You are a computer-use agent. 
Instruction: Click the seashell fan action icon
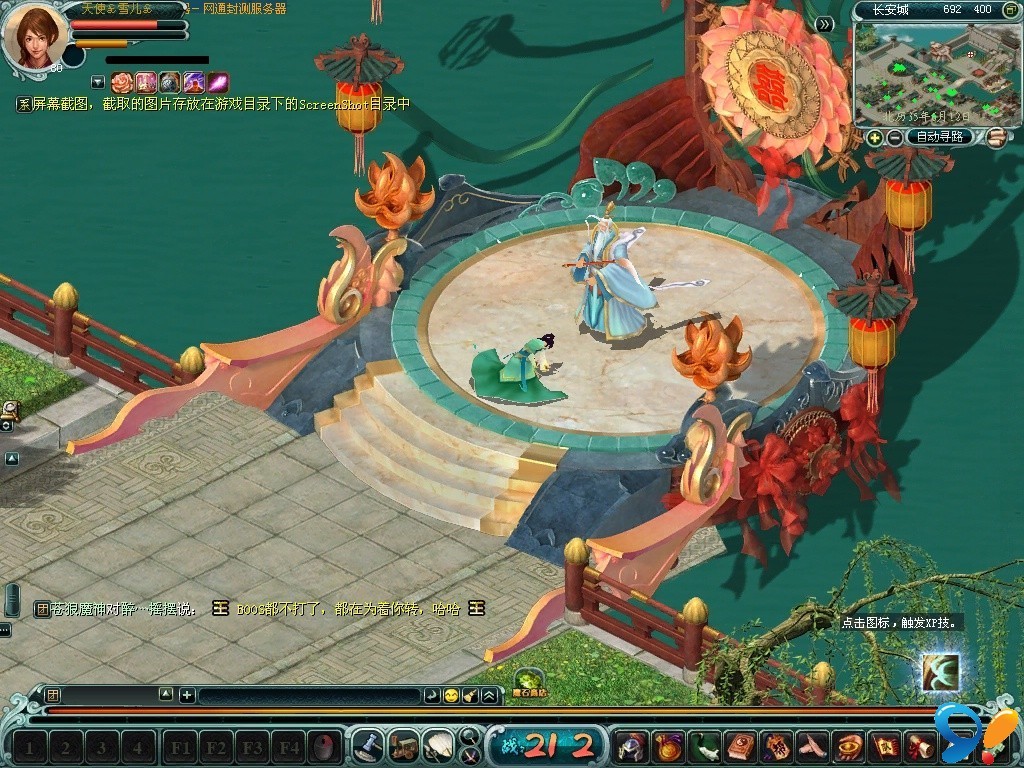(437, 746)
